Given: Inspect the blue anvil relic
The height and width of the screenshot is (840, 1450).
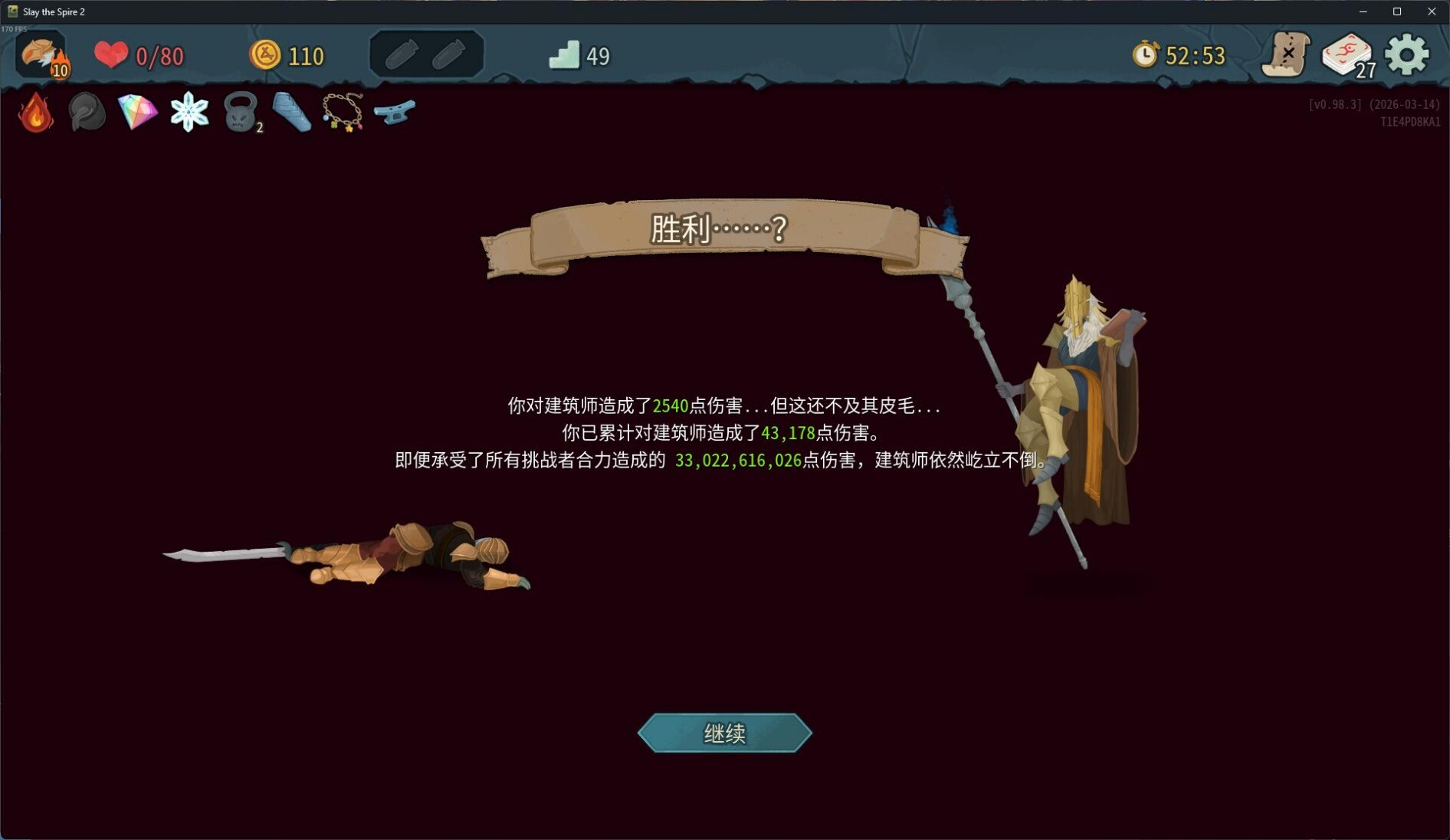Looking at the screenshot, I should point(395,112).
